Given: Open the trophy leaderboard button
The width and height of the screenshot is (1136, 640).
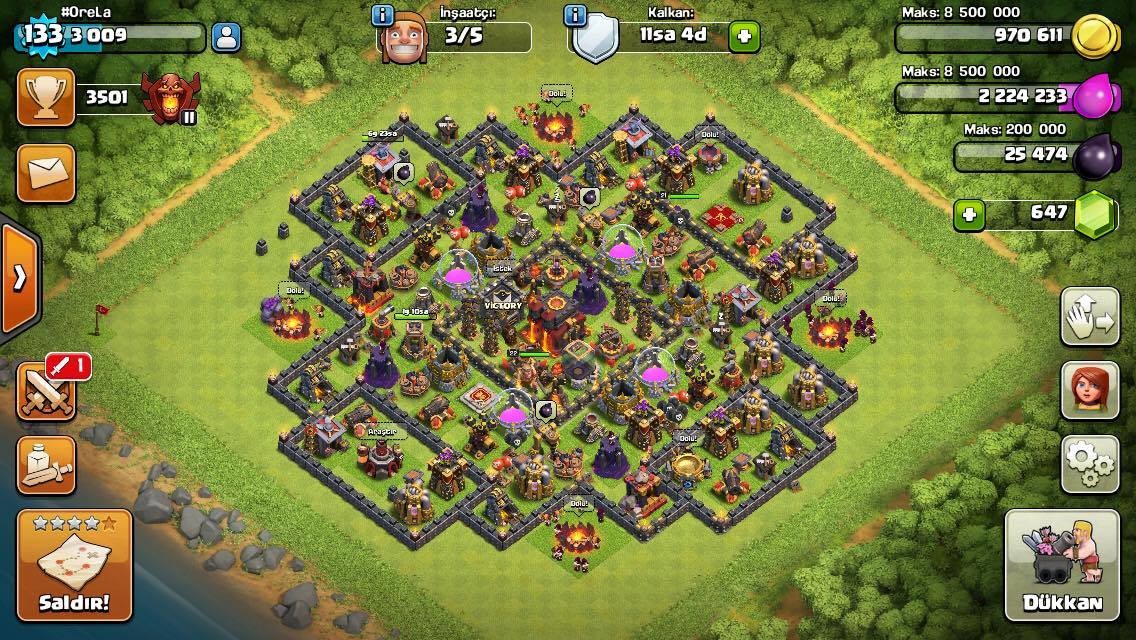Looking at the screenshot, I should point(45,97).
